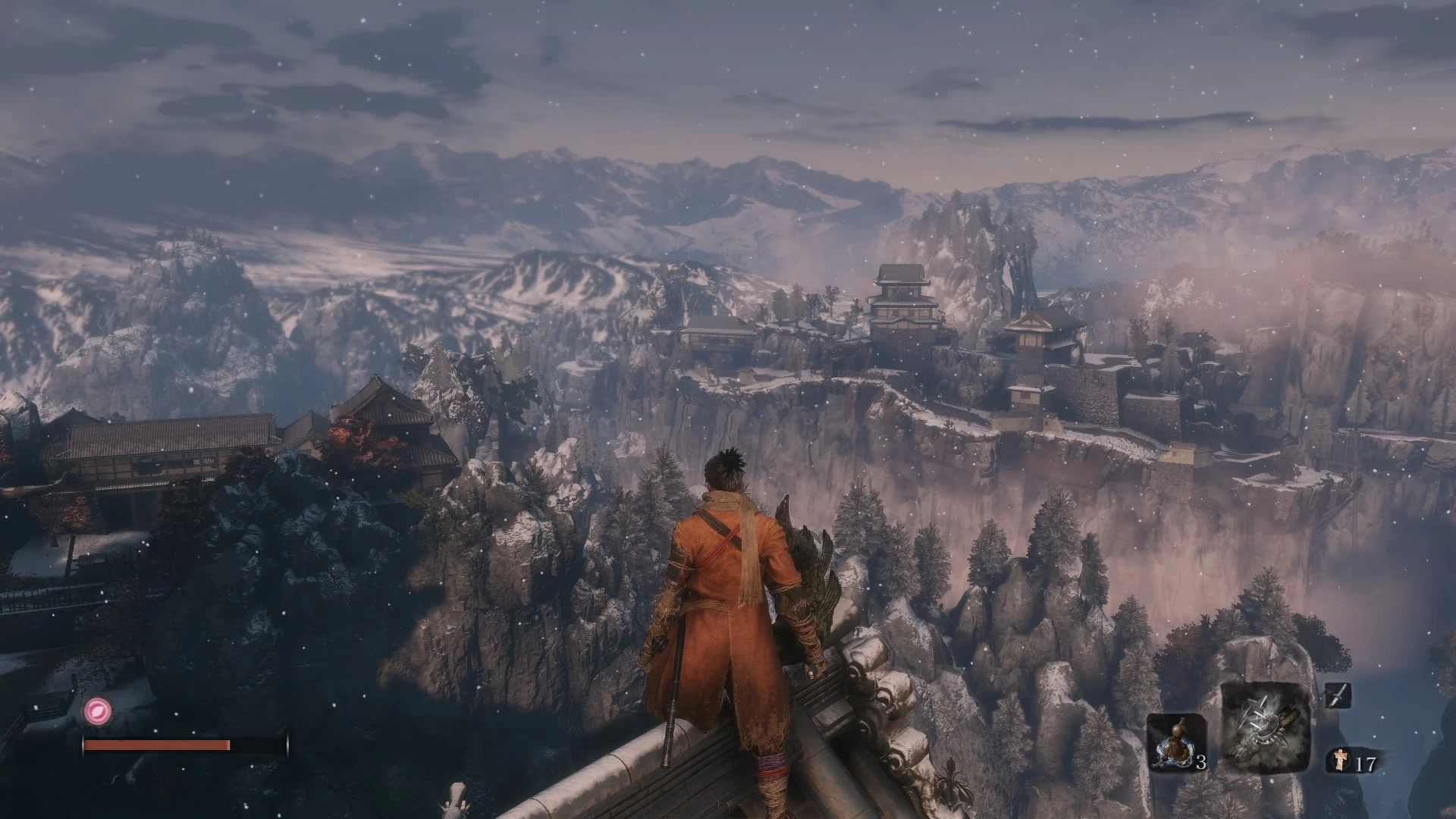Click the small sword combat art icon
Image resolution: width=1456 pixels, height=819 pixels.
click(x=1338, y=695)
